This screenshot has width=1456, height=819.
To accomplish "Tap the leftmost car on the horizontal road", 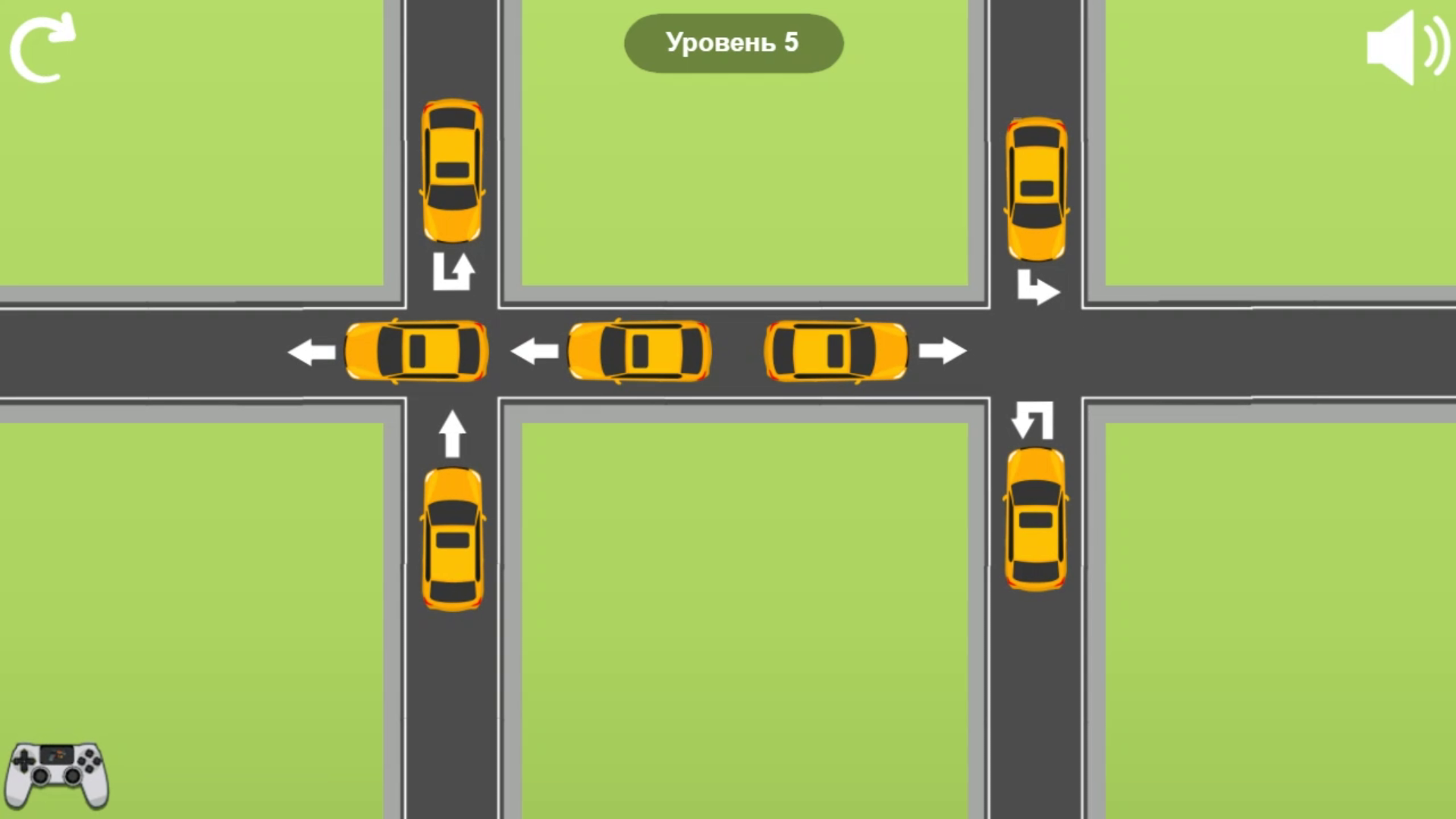I will [415, 350].
